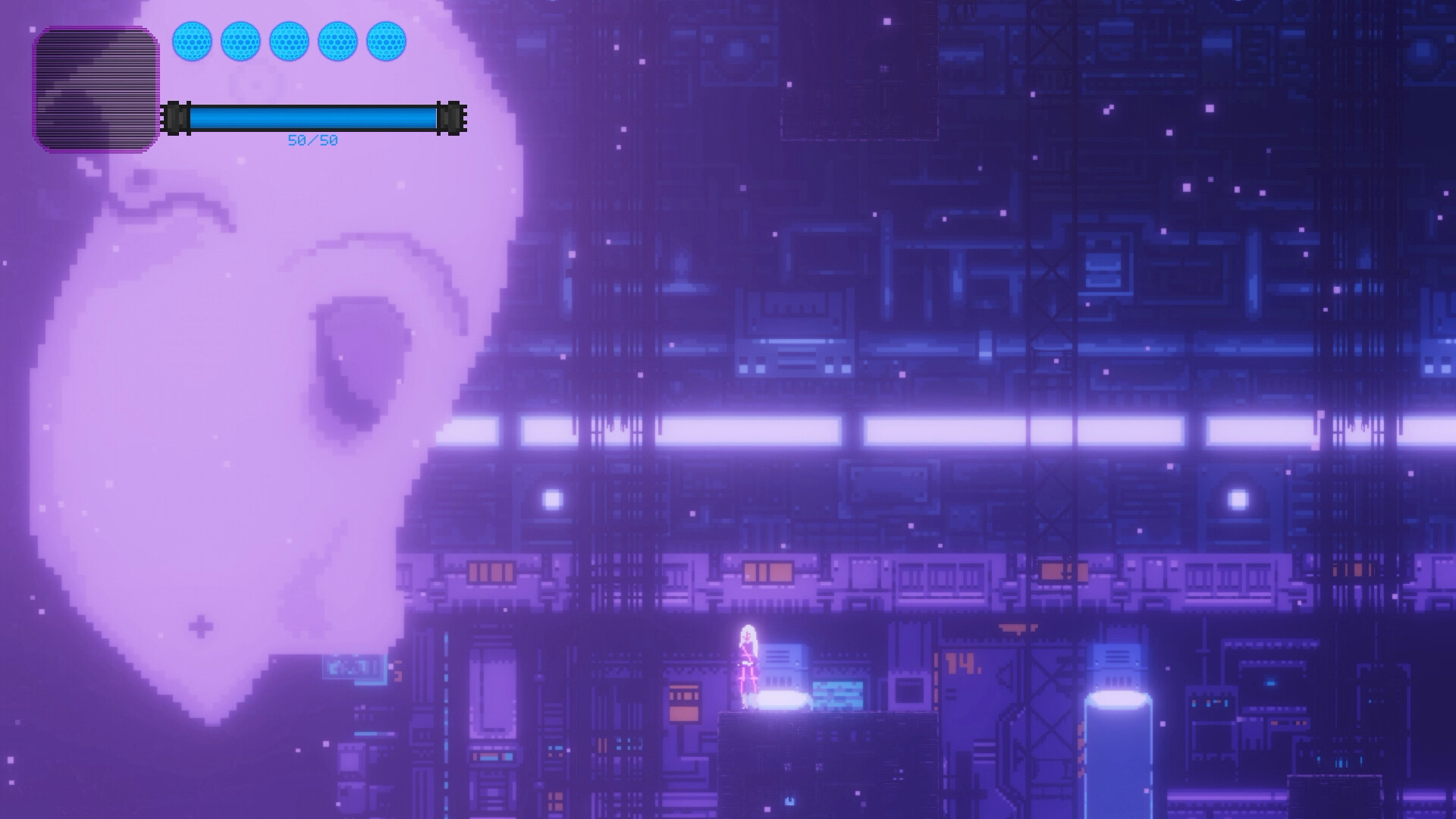Click the last energy orb on the right

point(388,42)
